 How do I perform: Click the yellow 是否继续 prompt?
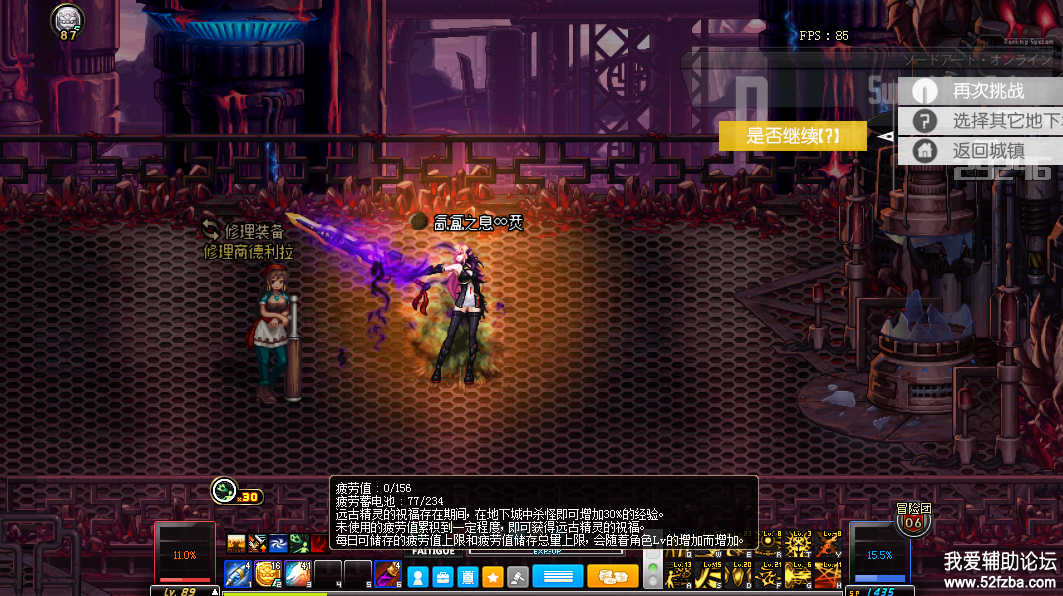point(792,137)
